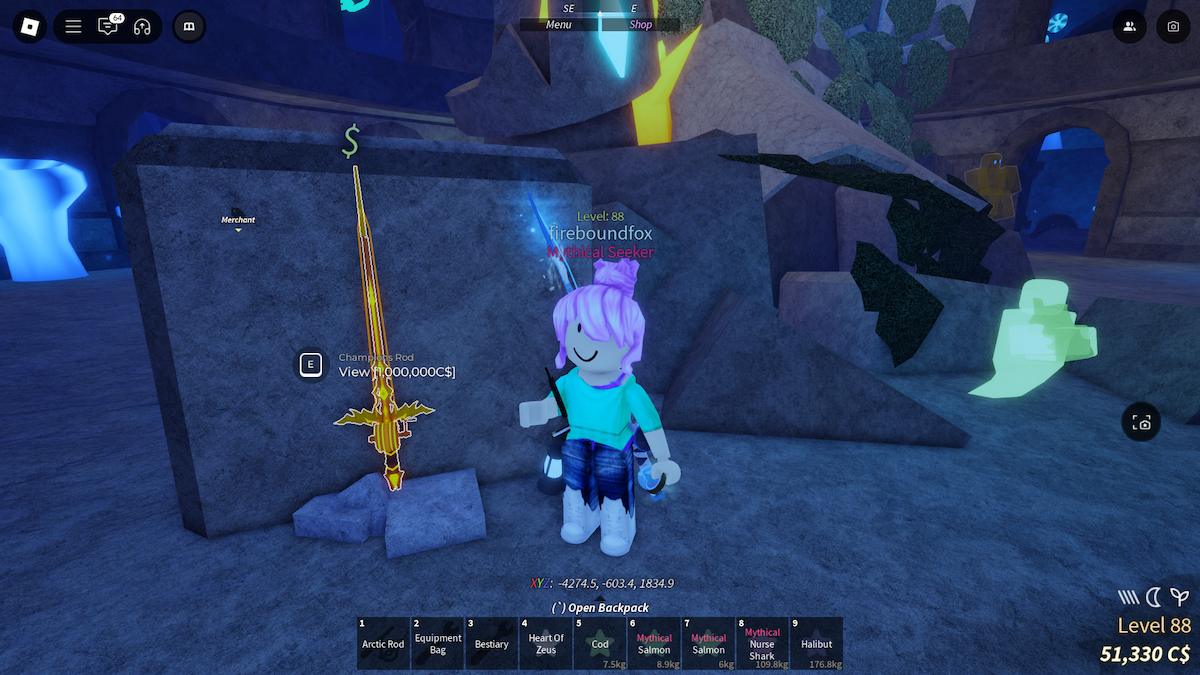Screen dimensions: 1200x675
Task: Open the book icon in top bar
Action: pos(188,27)
